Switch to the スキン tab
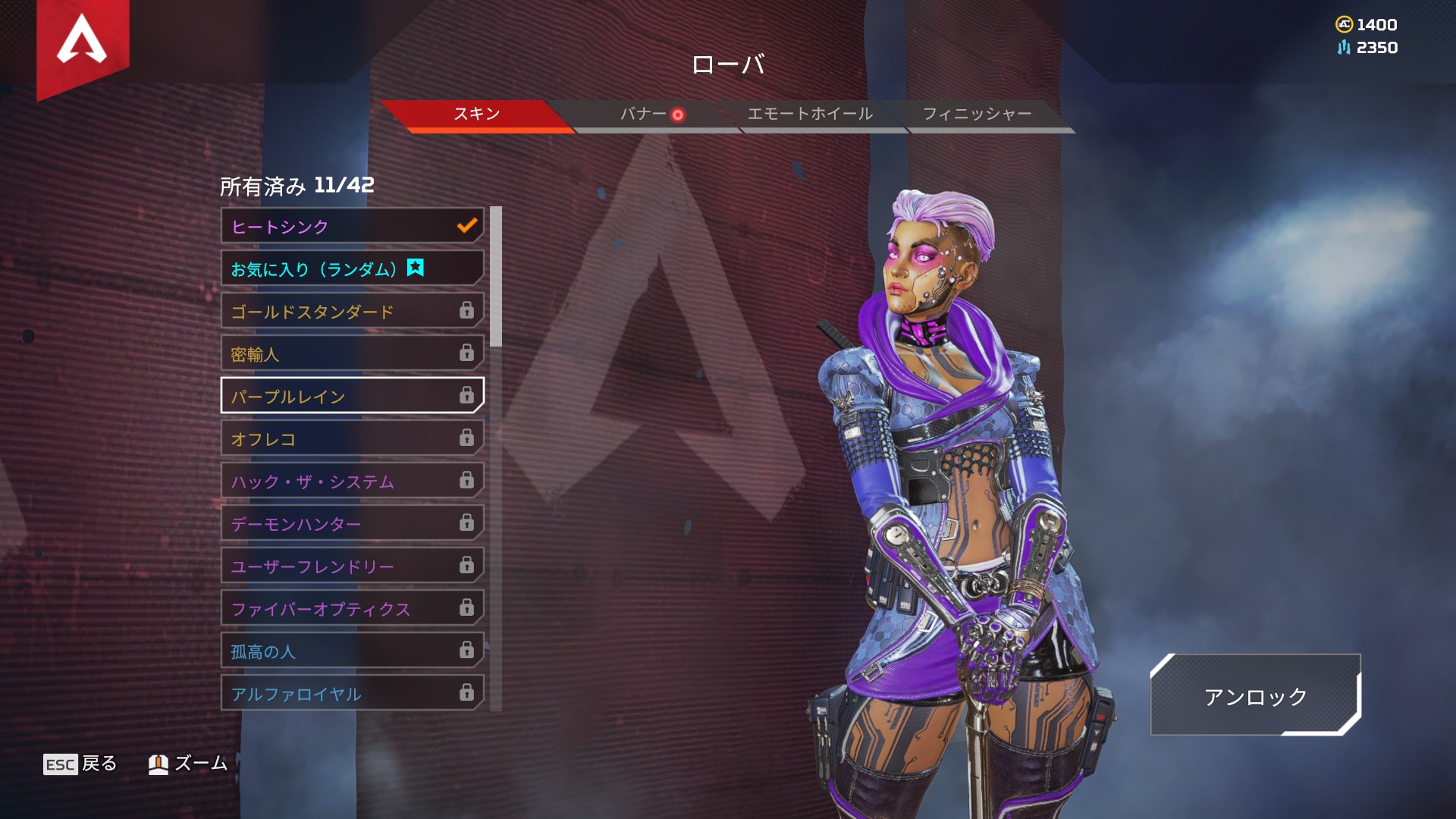This screenshot has height=819, width=1456. point(477,115)
